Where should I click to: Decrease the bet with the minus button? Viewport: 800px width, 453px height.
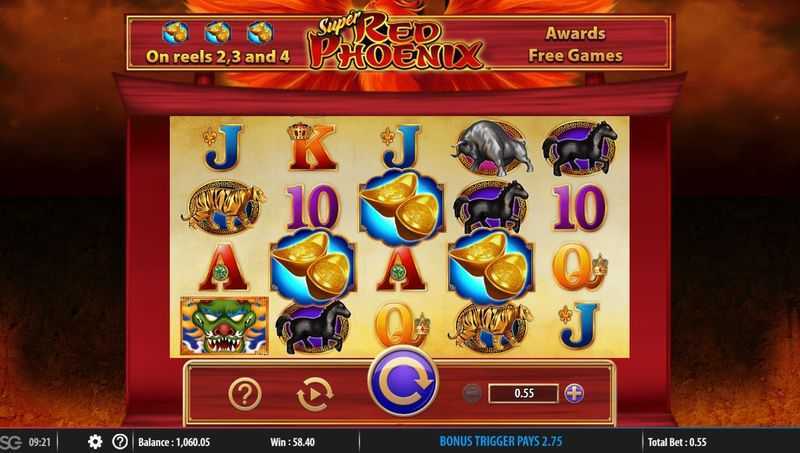pos(473,393)
